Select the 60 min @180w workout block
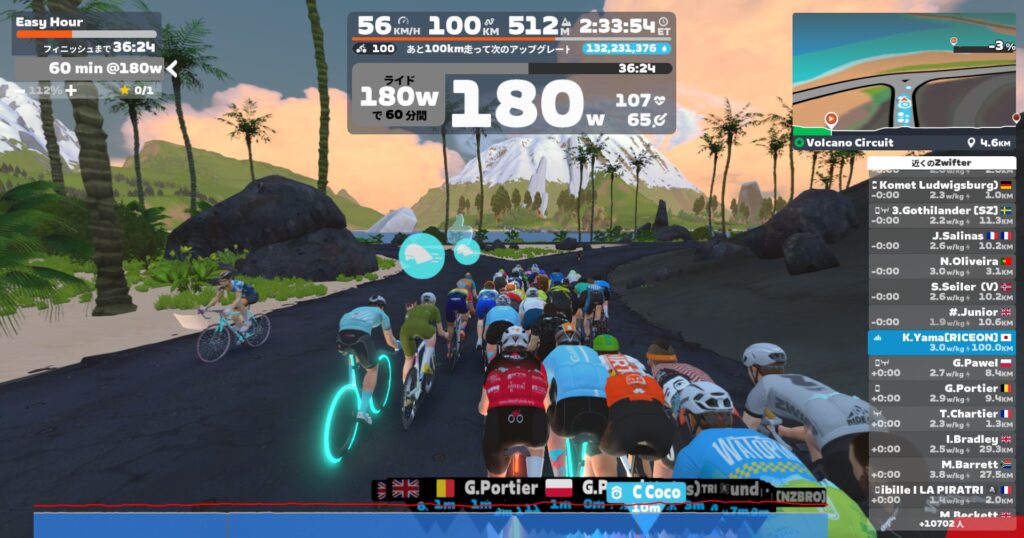1024x538 pixels. 90,68
